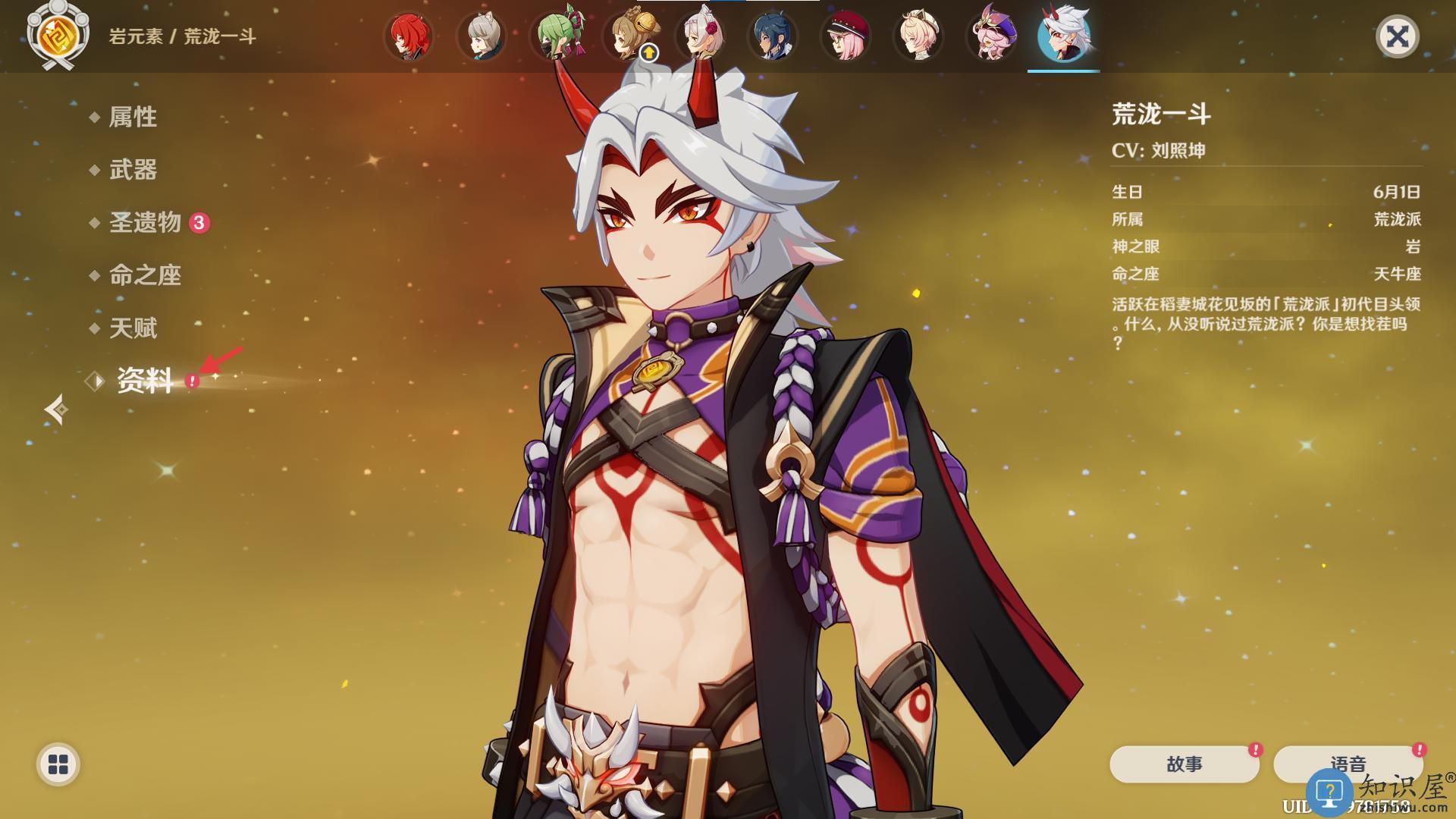Open the four-square grid menu icon
Screen dimensions: 1456x819
point(58,764)
